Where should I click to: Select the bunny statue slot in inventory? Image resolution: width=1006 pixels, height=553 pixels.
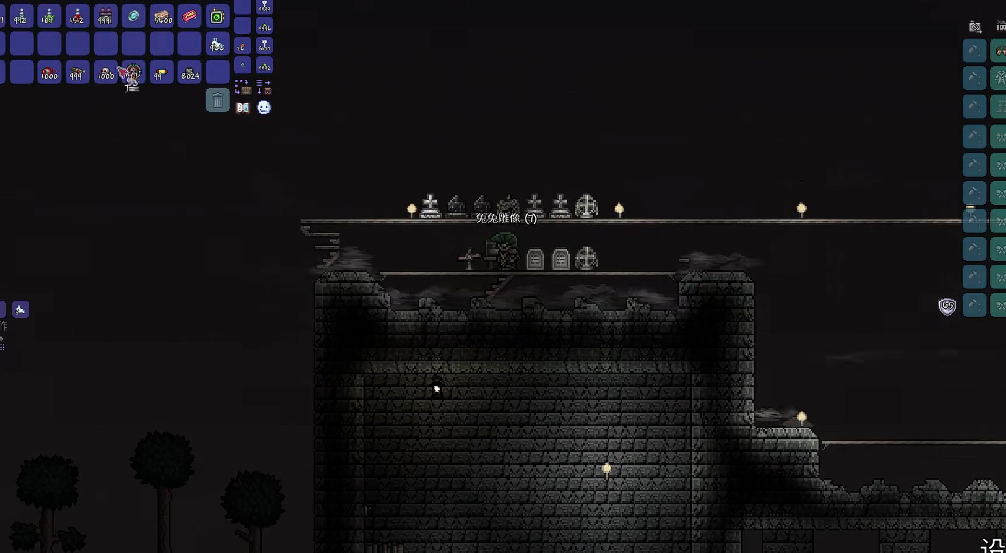(x=218, y=44)
